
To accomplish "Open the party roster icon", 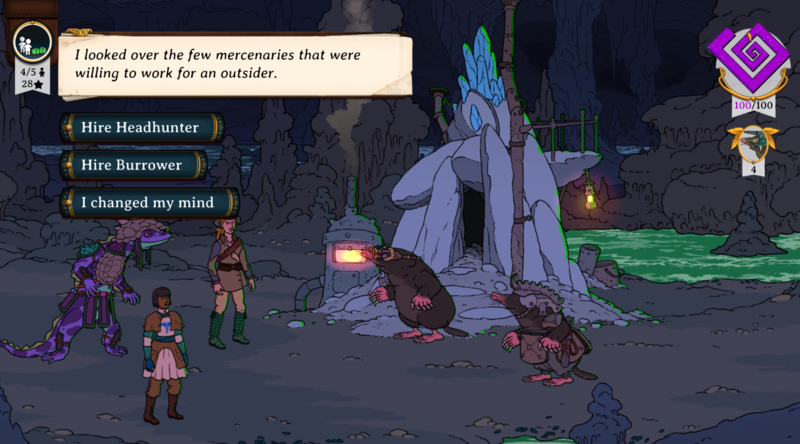I will 31,43.
